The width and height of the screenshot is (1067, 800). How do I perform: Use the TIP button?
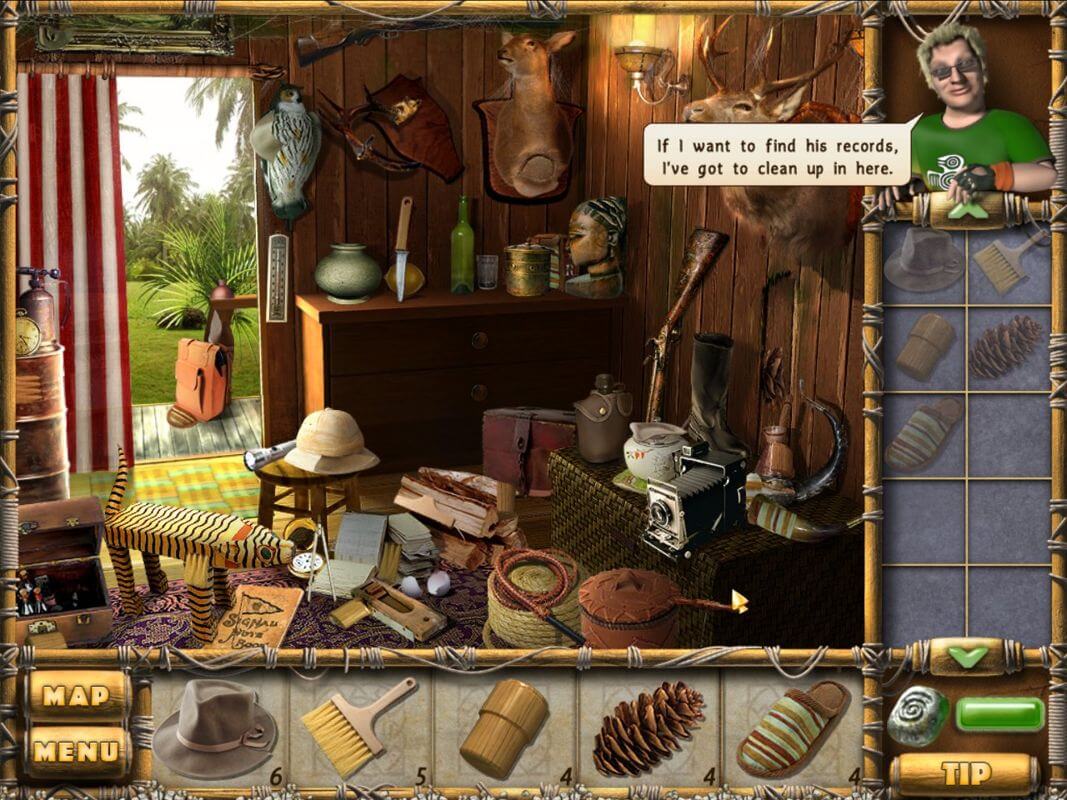(x=965, y=773)
